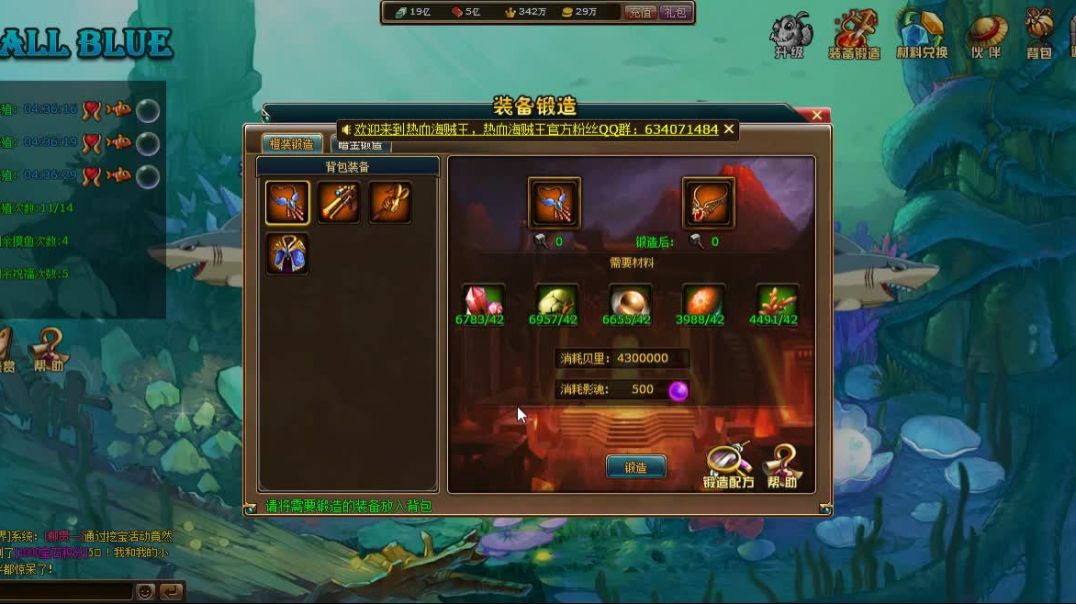Open the 礼包 gift pack menu

pos(675,12)
